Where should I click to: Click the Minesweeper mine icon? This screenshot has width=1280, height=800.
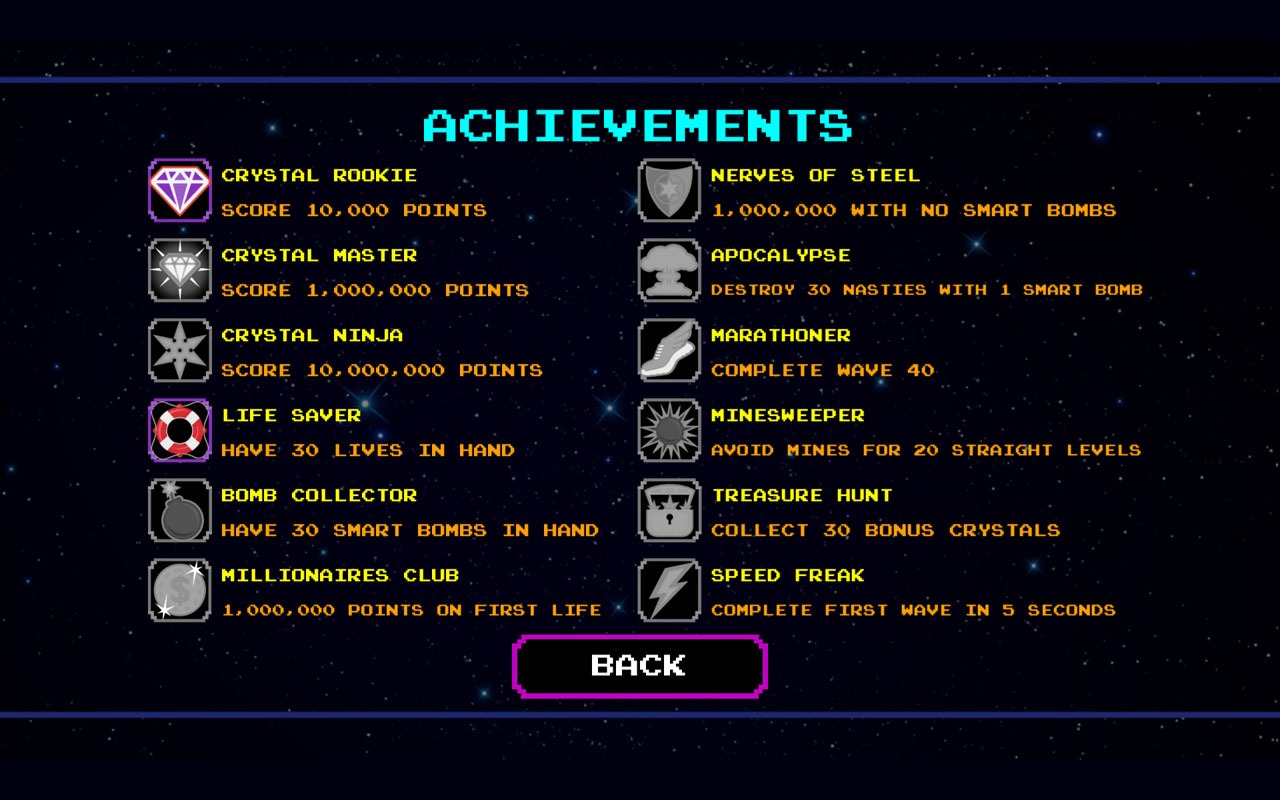[x=667, y=430]
